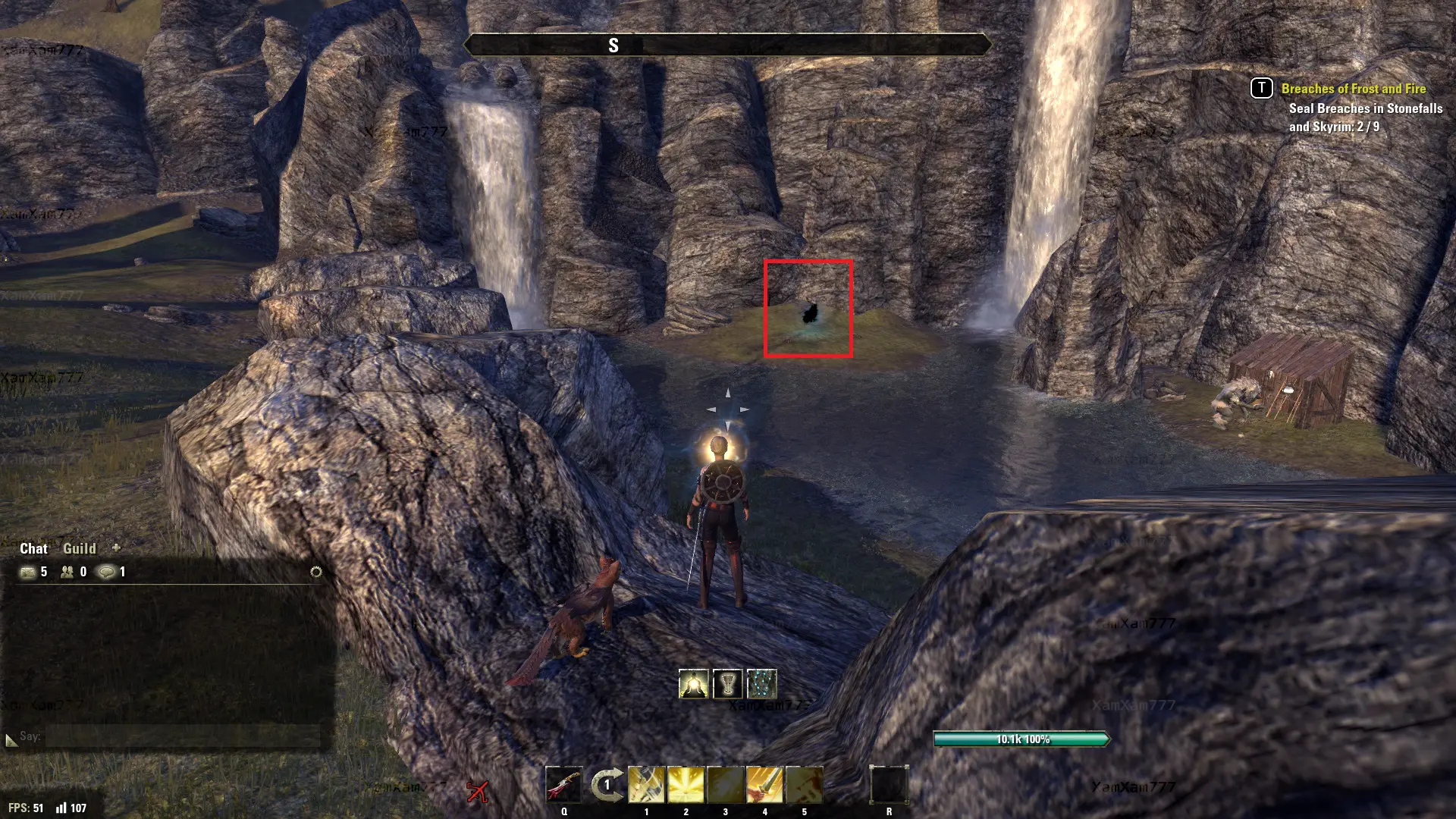This screenshot has height=819, width=1456.
Task: Open the speech bubble notifications icon
Action: click(x=107, y=572)
